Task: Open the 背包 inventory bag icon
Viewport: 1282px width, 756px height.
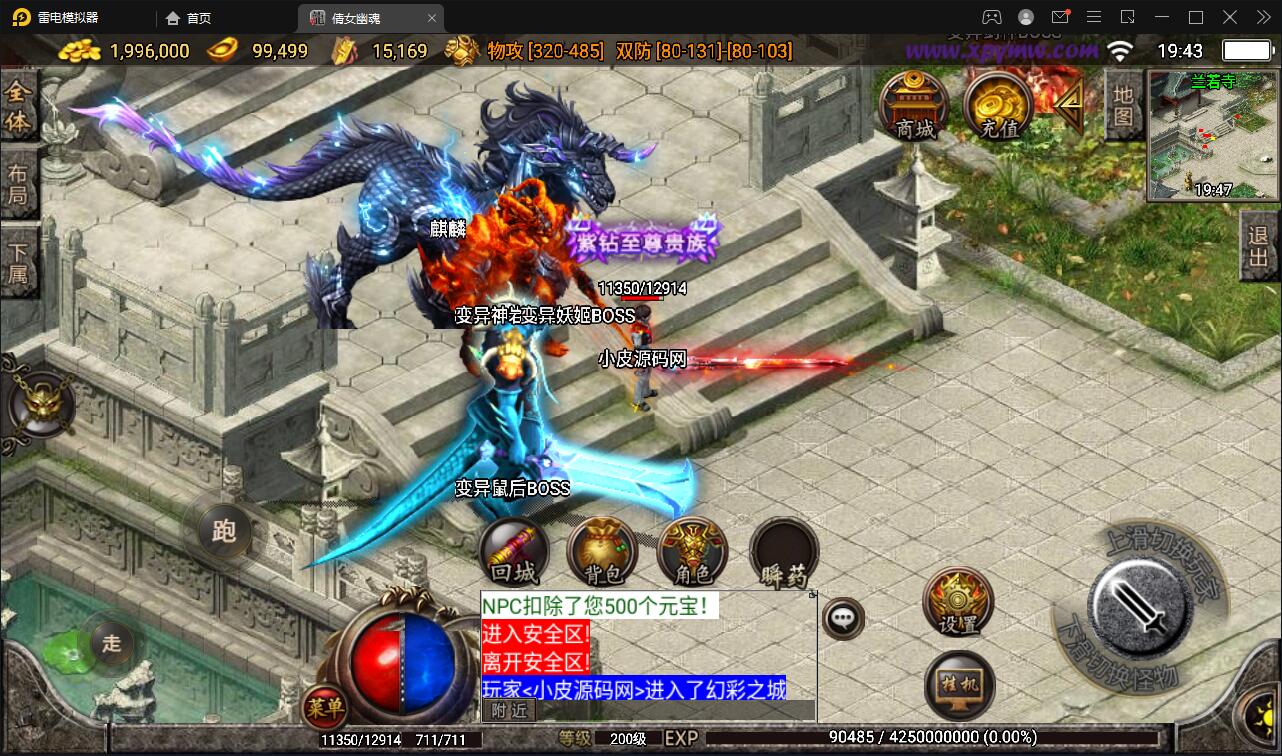Action: point(601,551)
